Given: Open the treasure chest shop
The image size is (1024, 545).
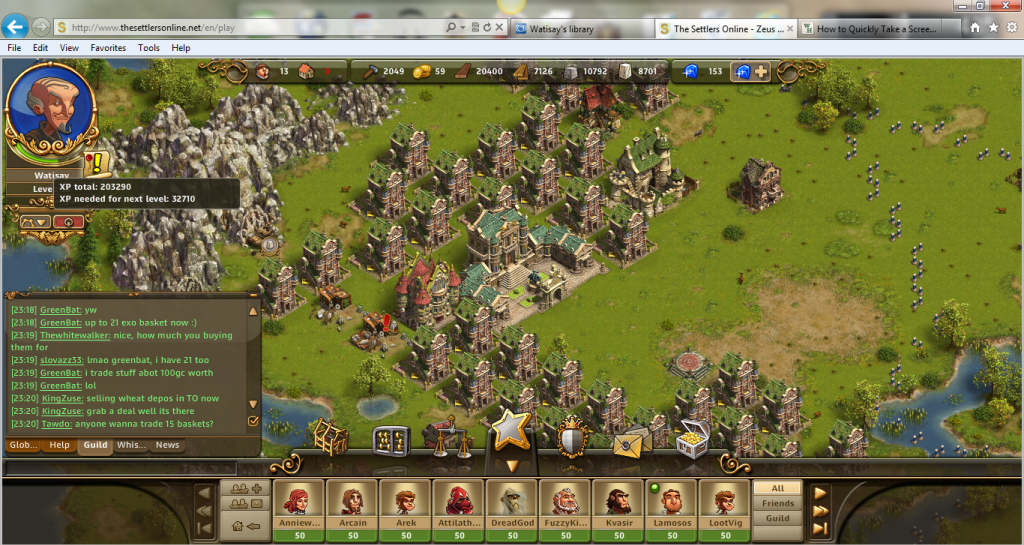Looking at the screenshot, I should click(692, 438).
